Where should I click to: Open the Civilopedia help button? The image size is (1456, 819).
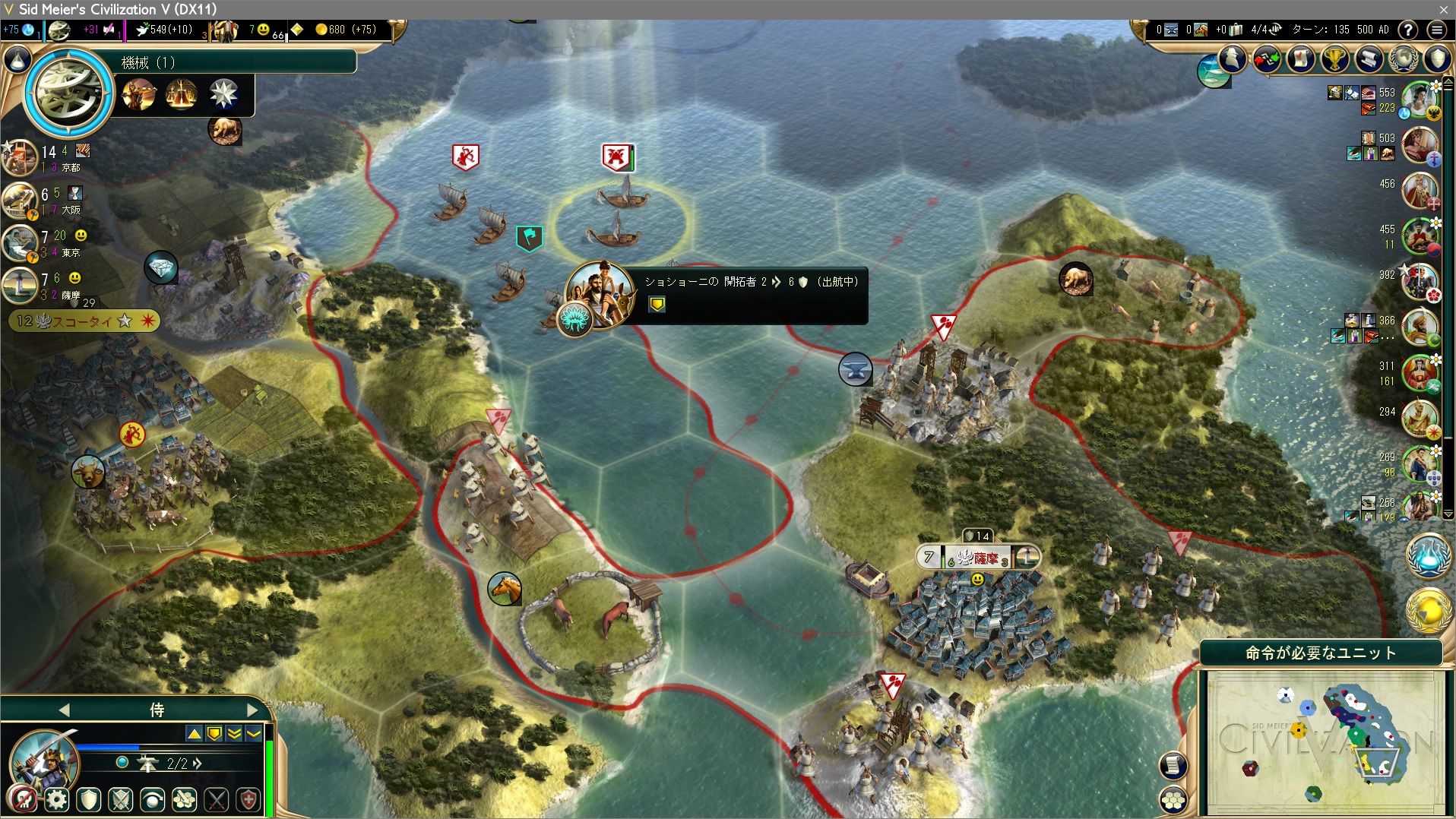click(x=1408, y=30)
